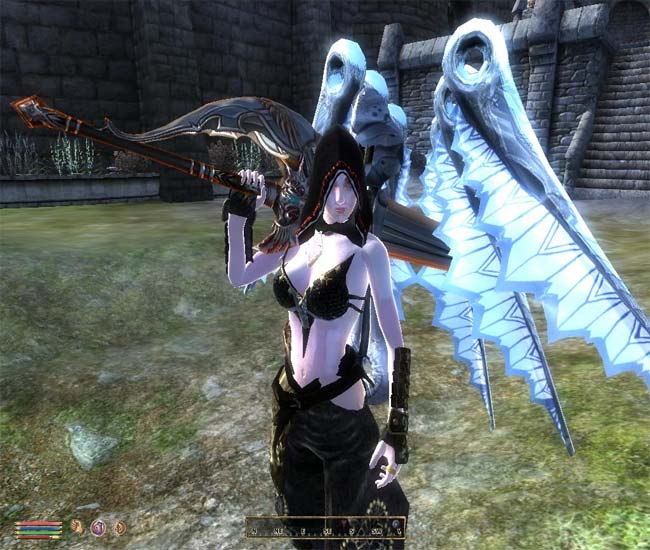Click the equipped weapon icon

(78, 527)
